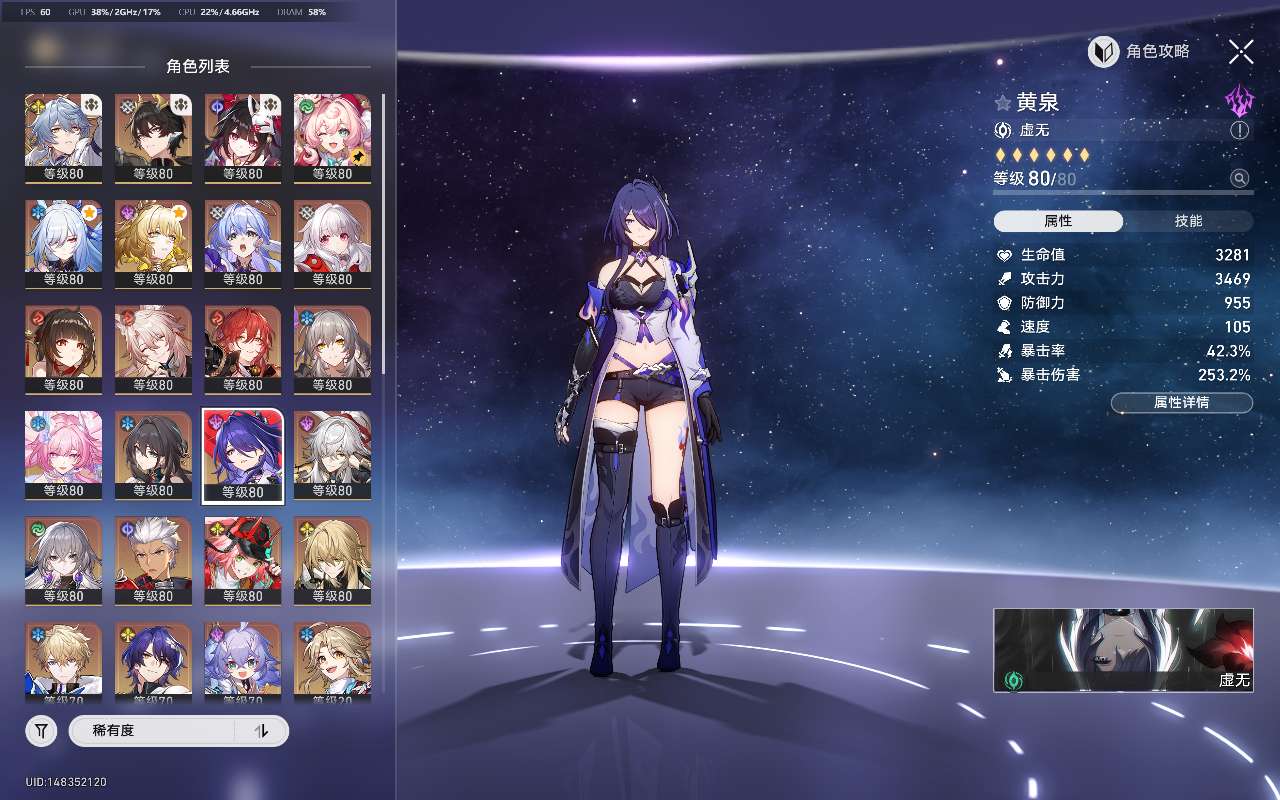Open the character list filter
The image size is (1280, 800).
pyautogui.click(x=41, y=731)
